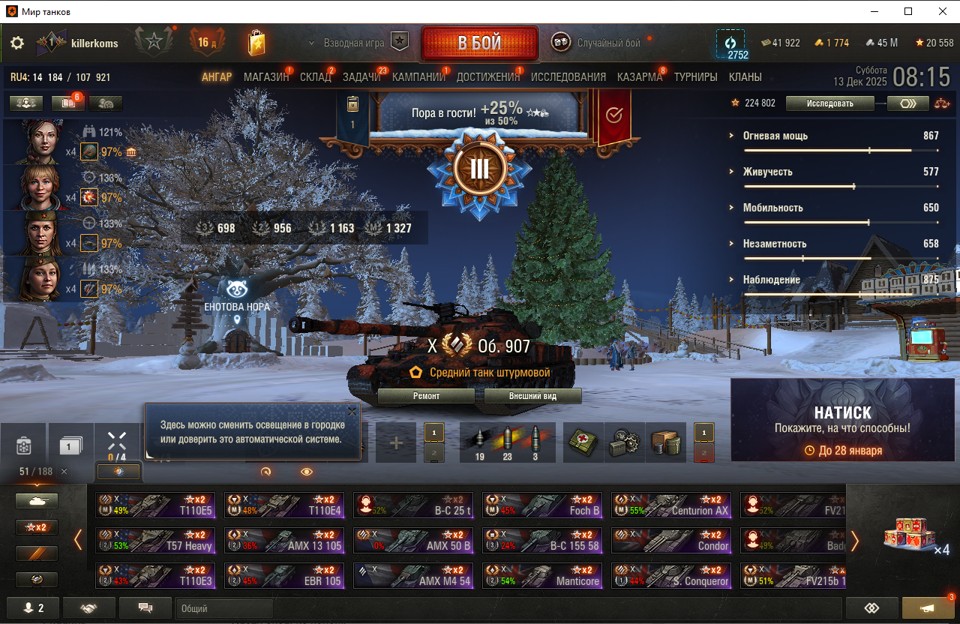Open the settings gear menu
Image resolution: width=960 pixels, height=624 pixels.
17,43
